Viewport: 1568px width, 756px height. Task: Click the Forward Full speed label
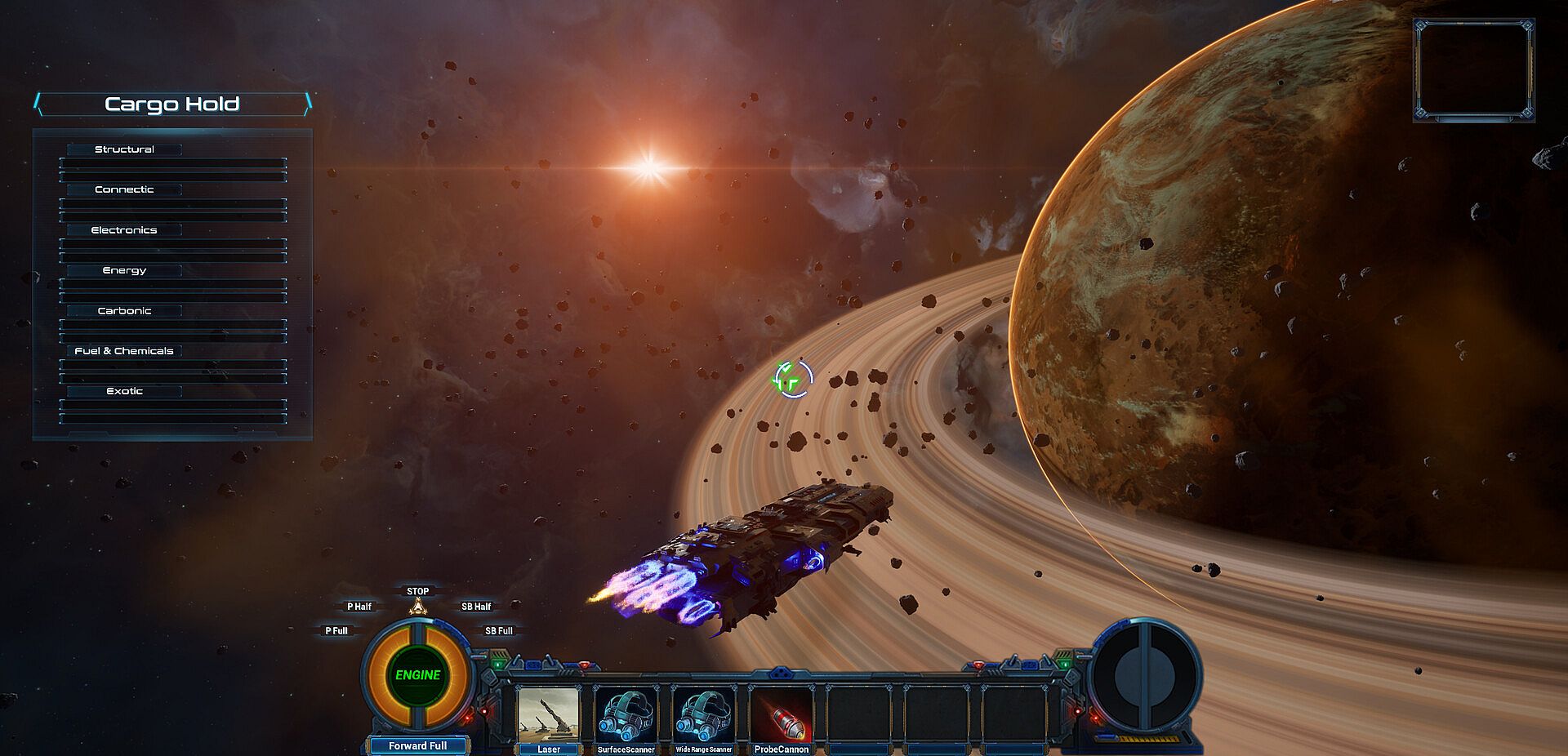(x=417, y=745)
